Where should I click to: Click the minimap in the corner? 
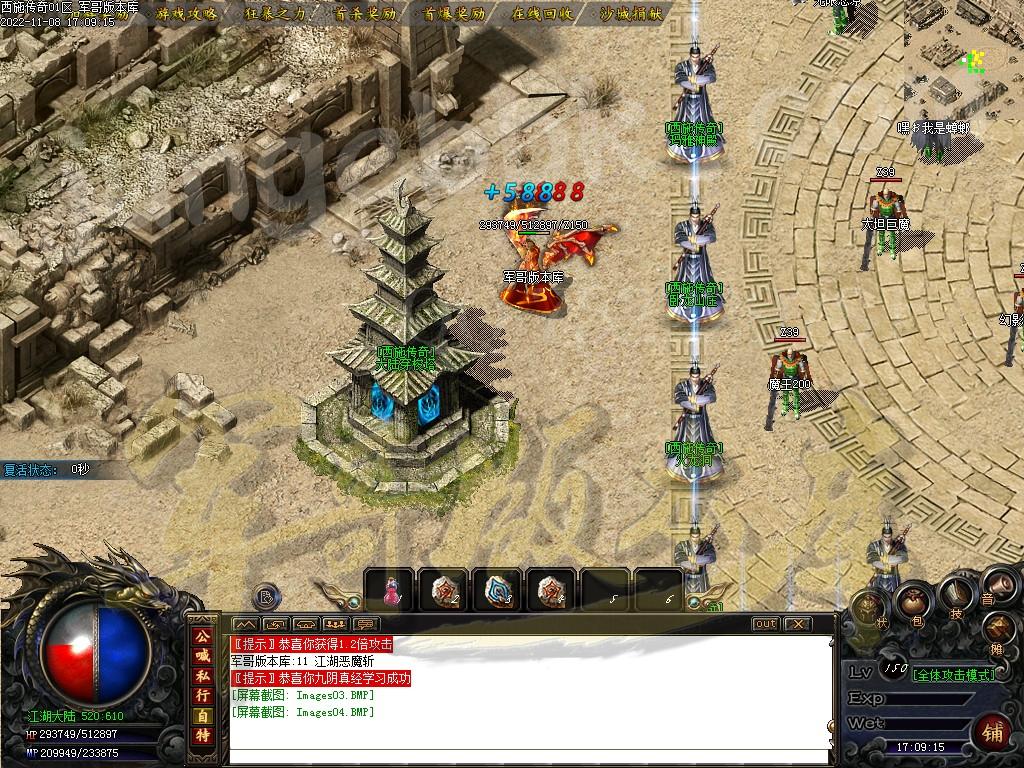[x=964, y=62]
